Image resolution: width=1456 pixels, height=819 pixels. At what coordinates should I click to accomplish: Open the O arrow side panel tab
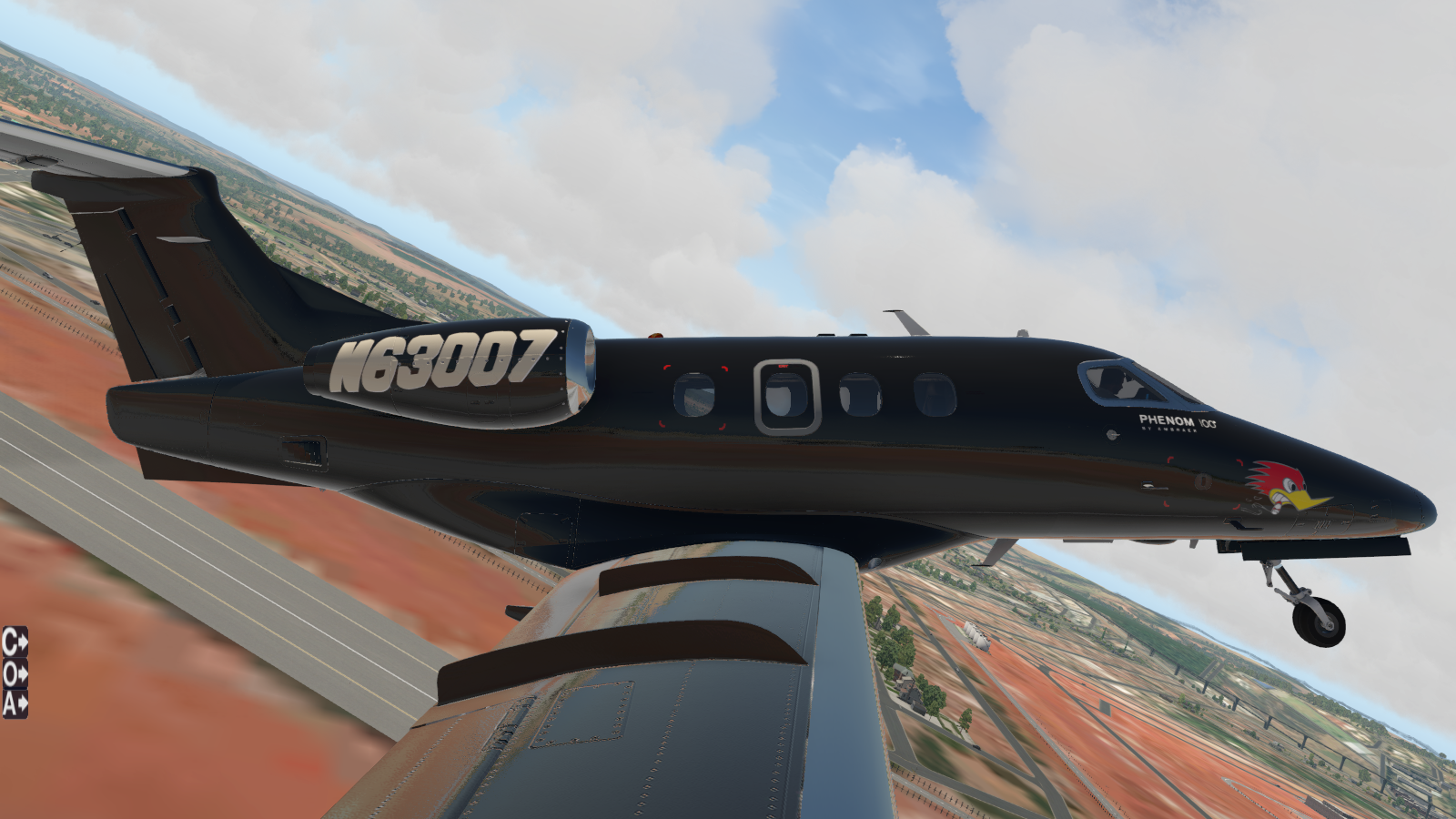click(15, 673)
